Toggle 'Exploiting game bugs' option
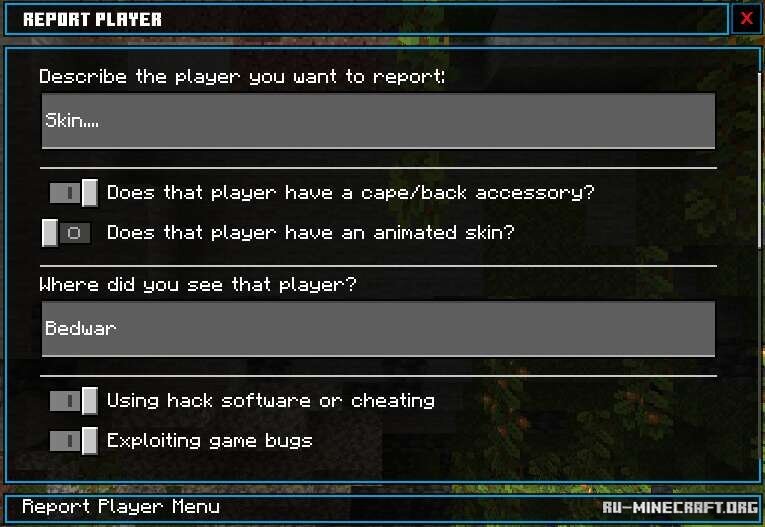This screenshot has height=527, width=765. coord(74,441)
